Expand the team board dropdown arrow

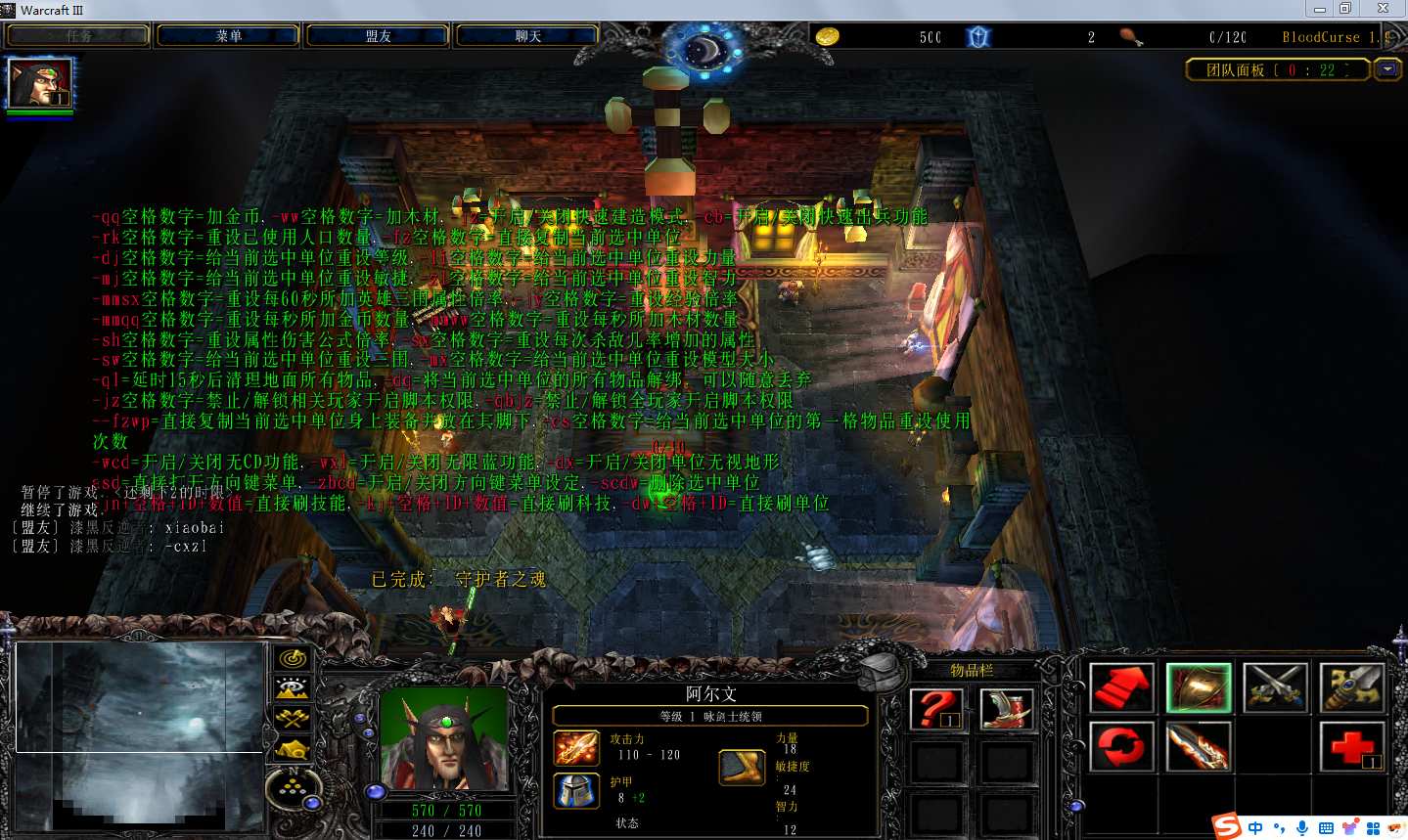click(1386, 69)
